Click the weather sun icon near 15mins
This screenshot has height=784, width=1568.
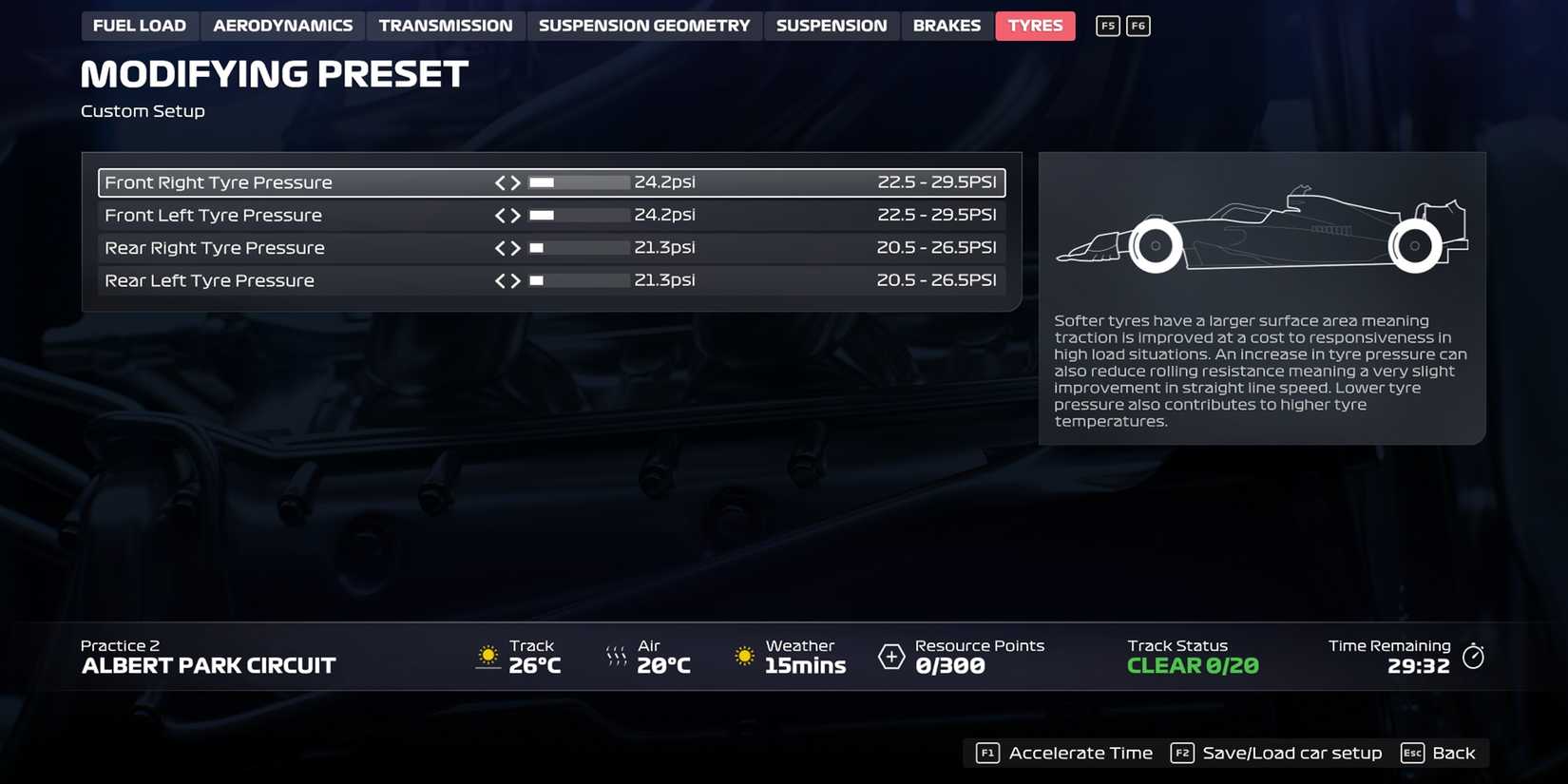click(743, 656)
